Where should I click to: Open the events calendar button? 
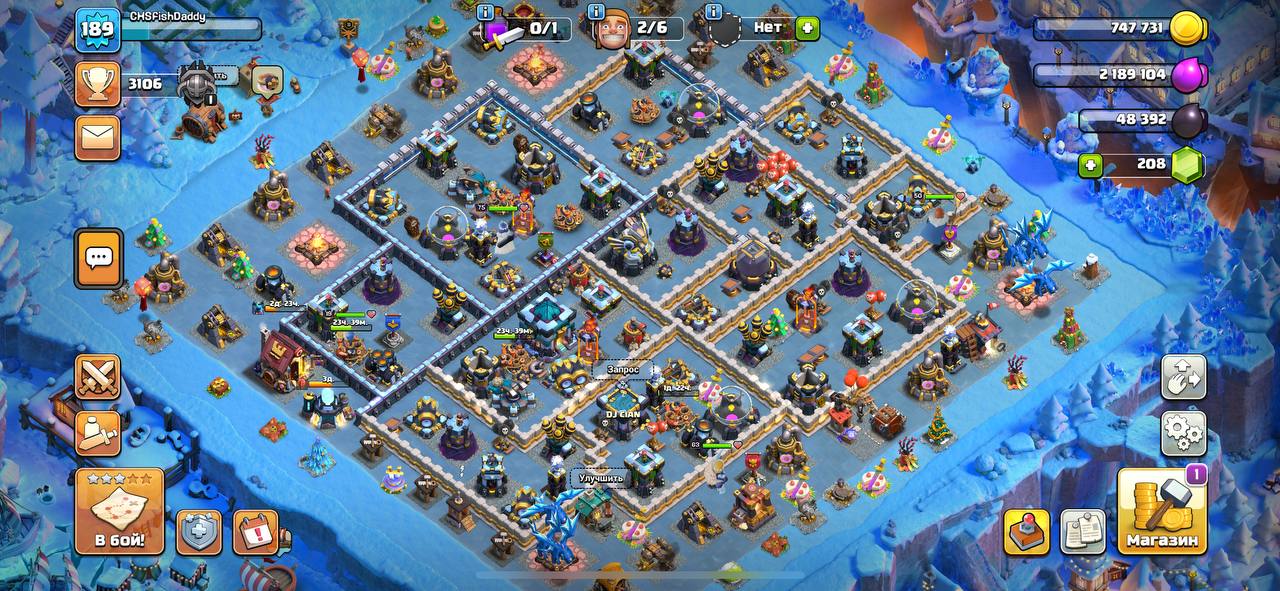(x=255, y=532)
